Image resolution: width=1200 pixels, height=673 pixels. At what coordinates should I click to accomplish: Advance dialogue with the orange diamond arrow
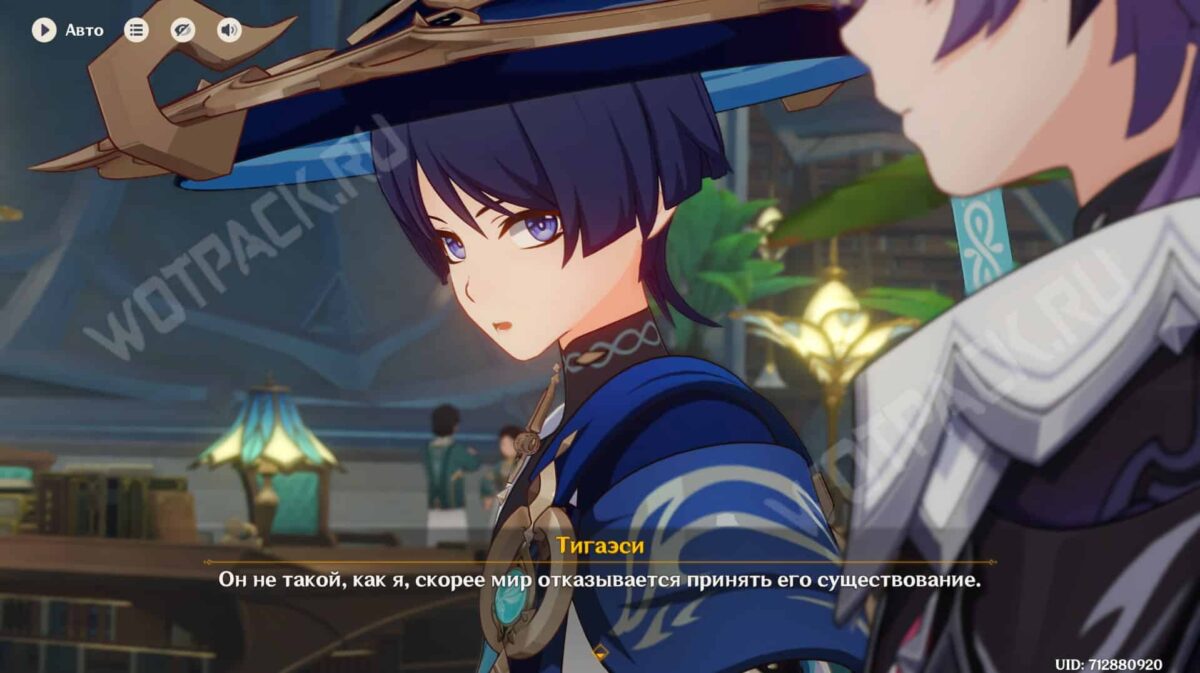pos(600,652)
